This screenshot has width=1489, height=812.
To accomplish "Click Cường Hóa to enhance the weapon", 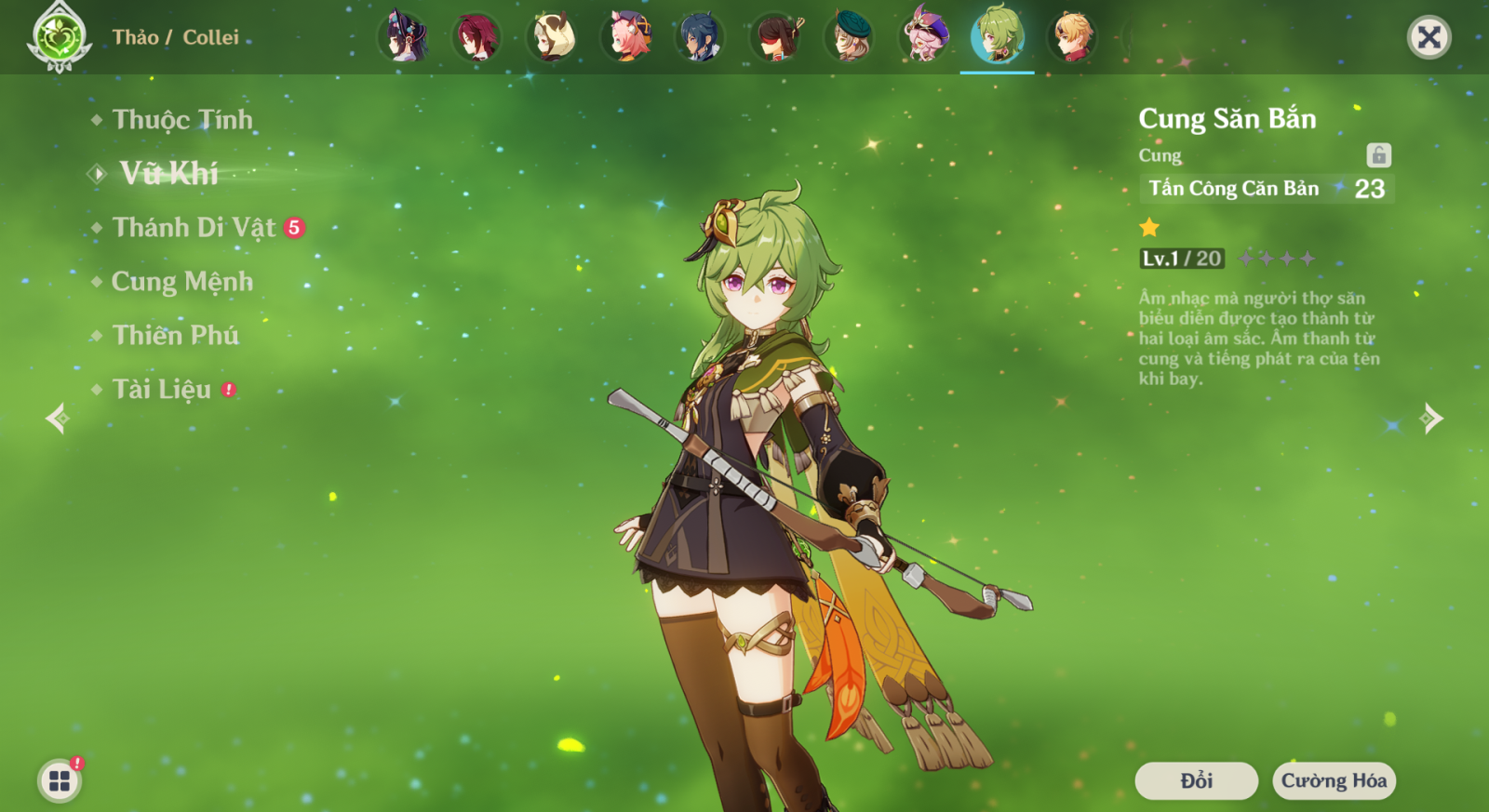I will (x=1334, y=780).
